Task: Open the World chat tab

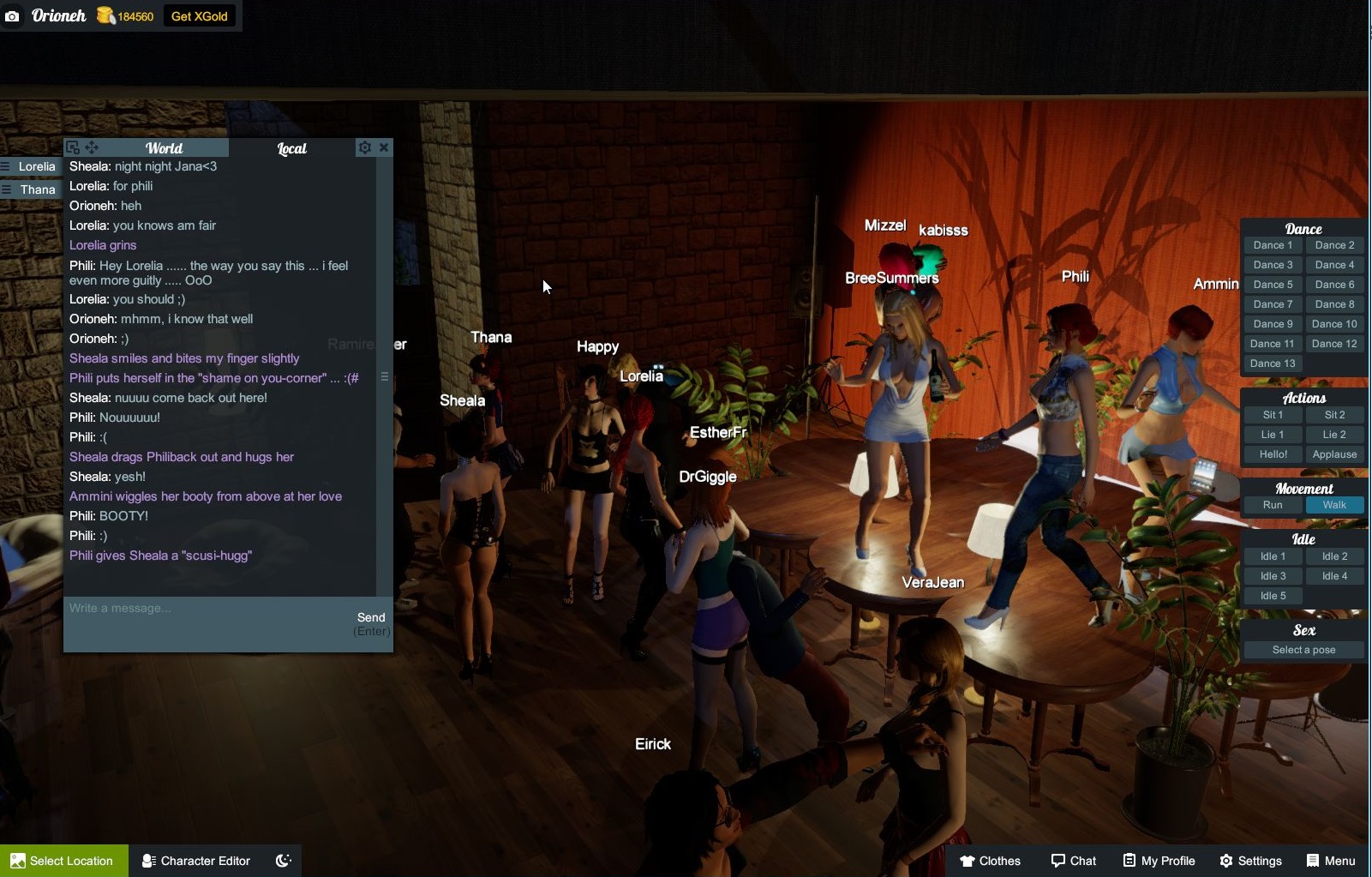Action: tap(164, 148)
